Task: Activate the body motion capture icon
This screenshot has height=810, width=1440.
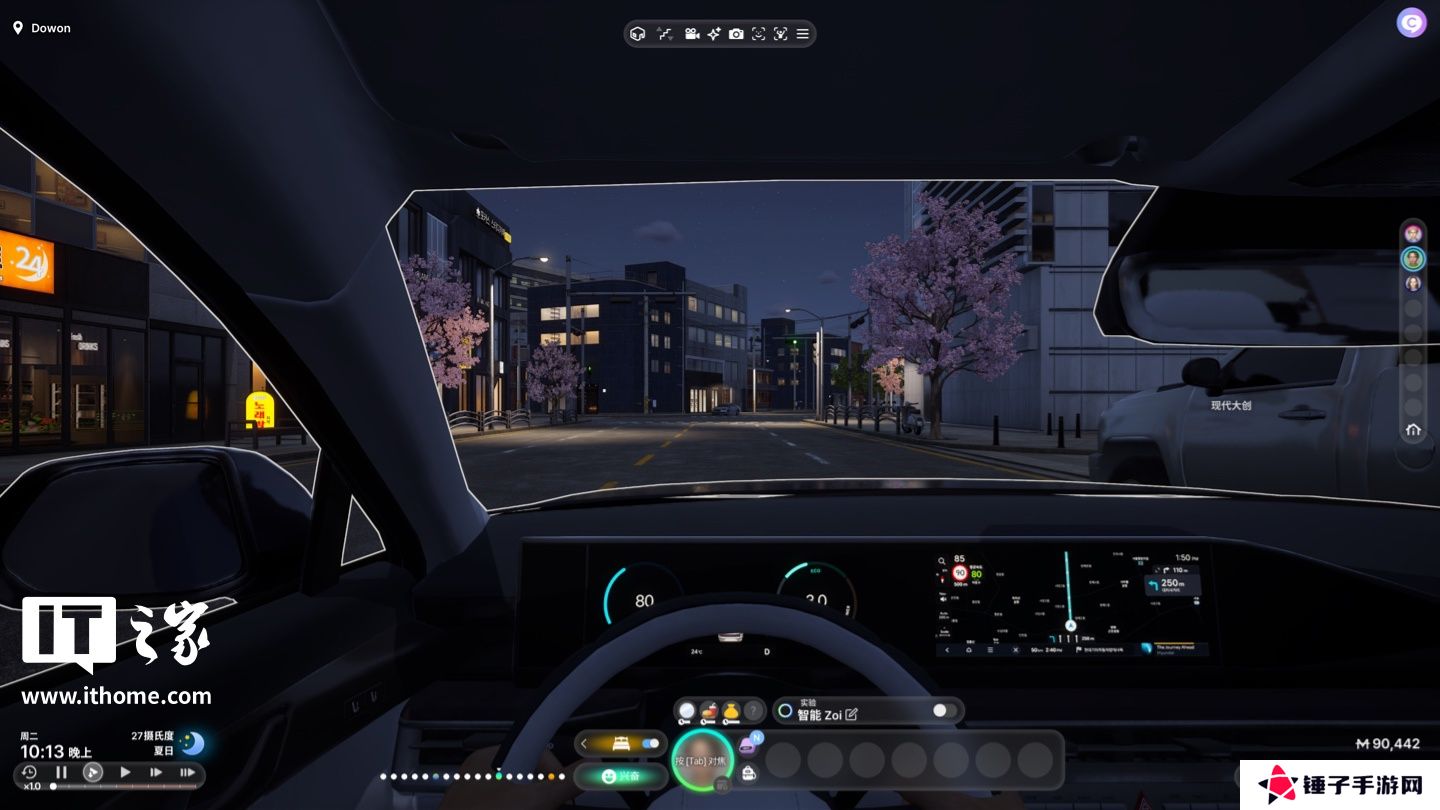Action: (x=780, y=34)
